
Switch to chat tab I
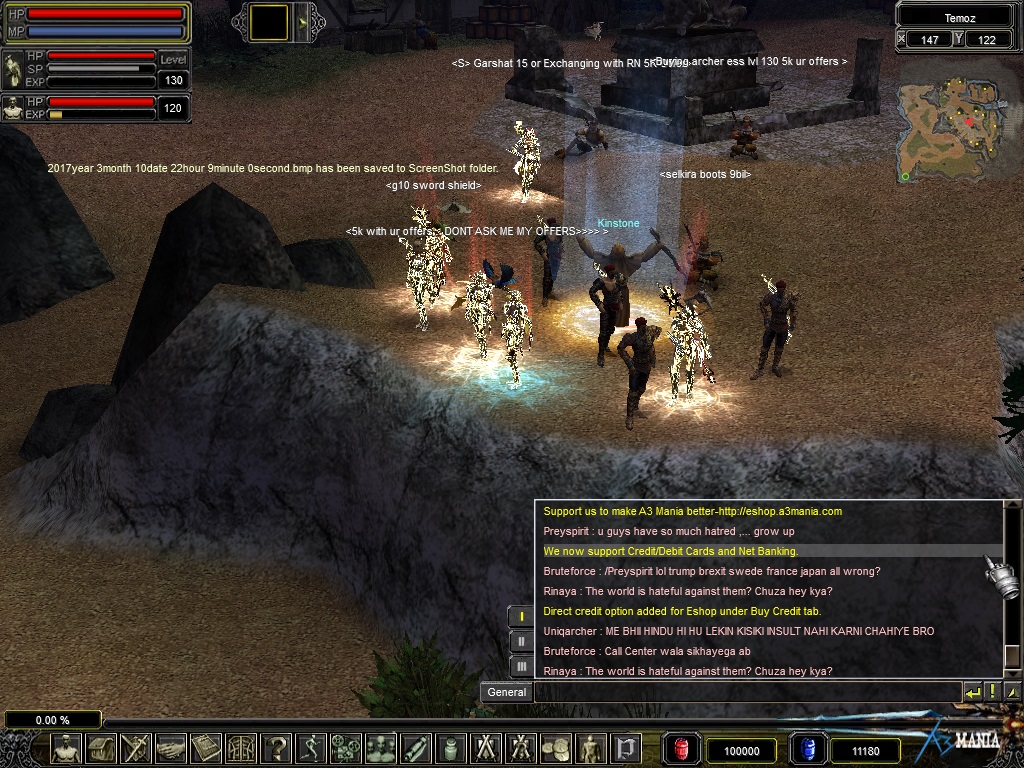(x=521, y=616)
